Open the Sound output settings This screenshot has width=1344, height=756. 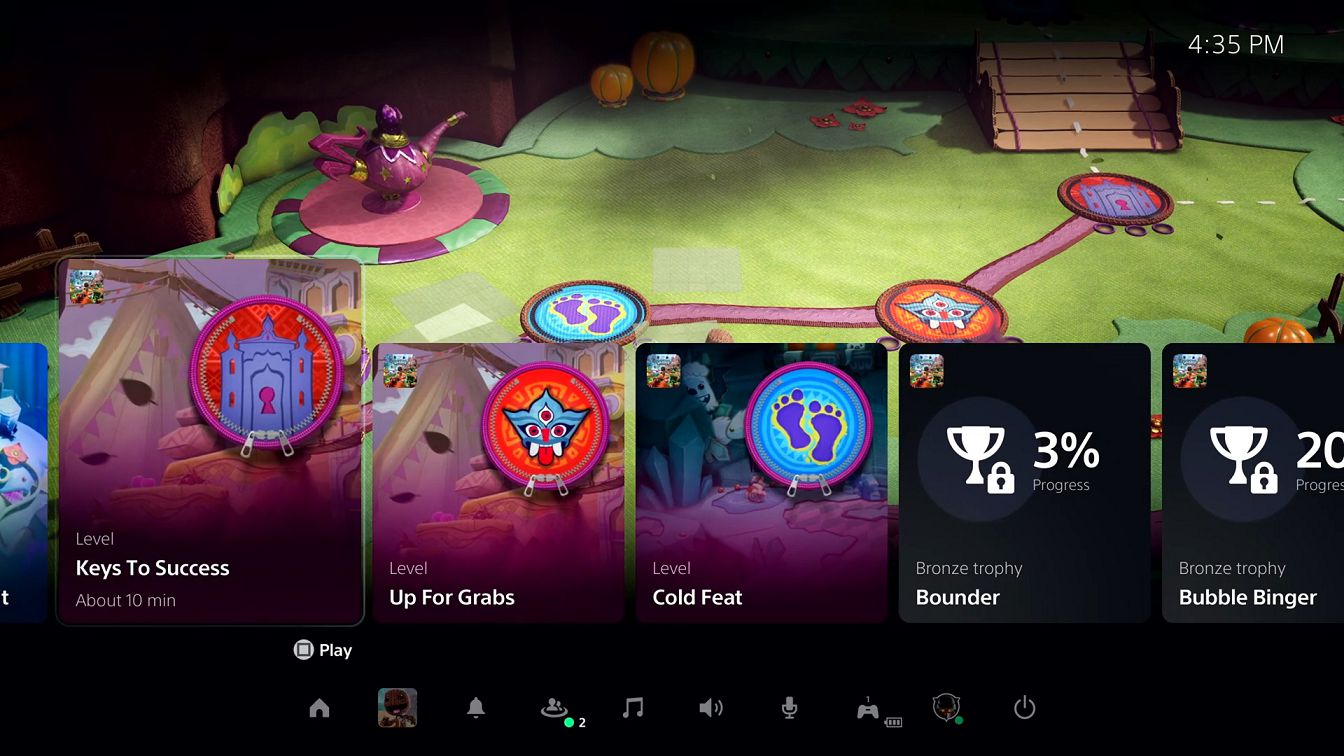click(711, 708)
